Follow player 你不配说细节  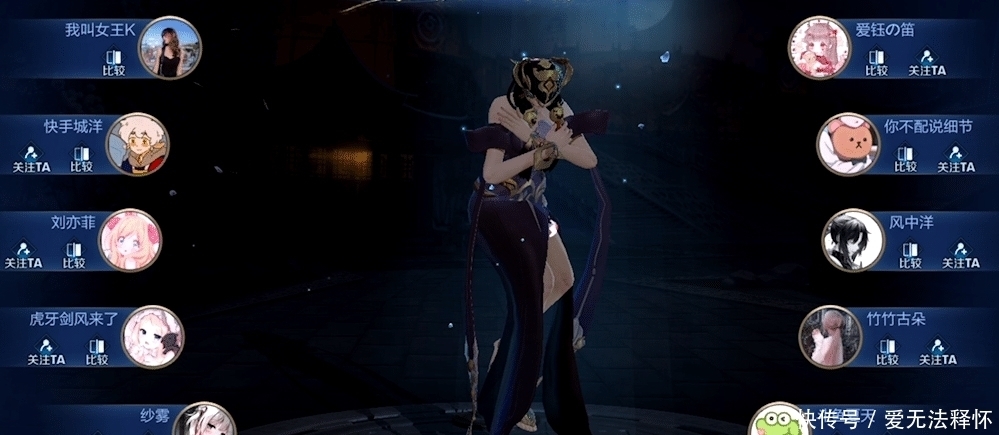click(956, 158)
